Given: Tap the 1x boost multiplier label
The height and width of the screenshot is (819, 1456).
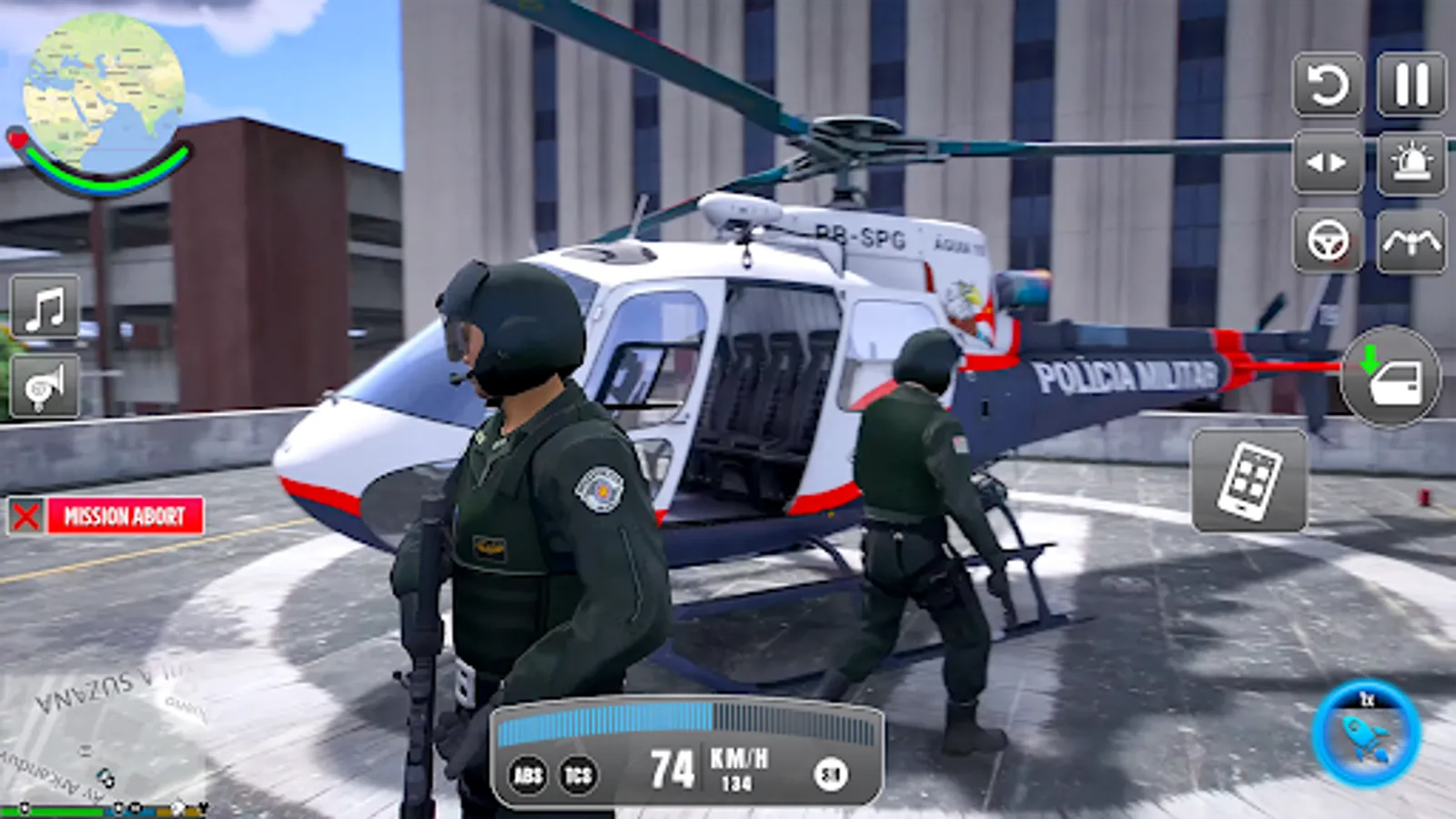Looking at the screenshot, I should click(x=1367, y=700).
